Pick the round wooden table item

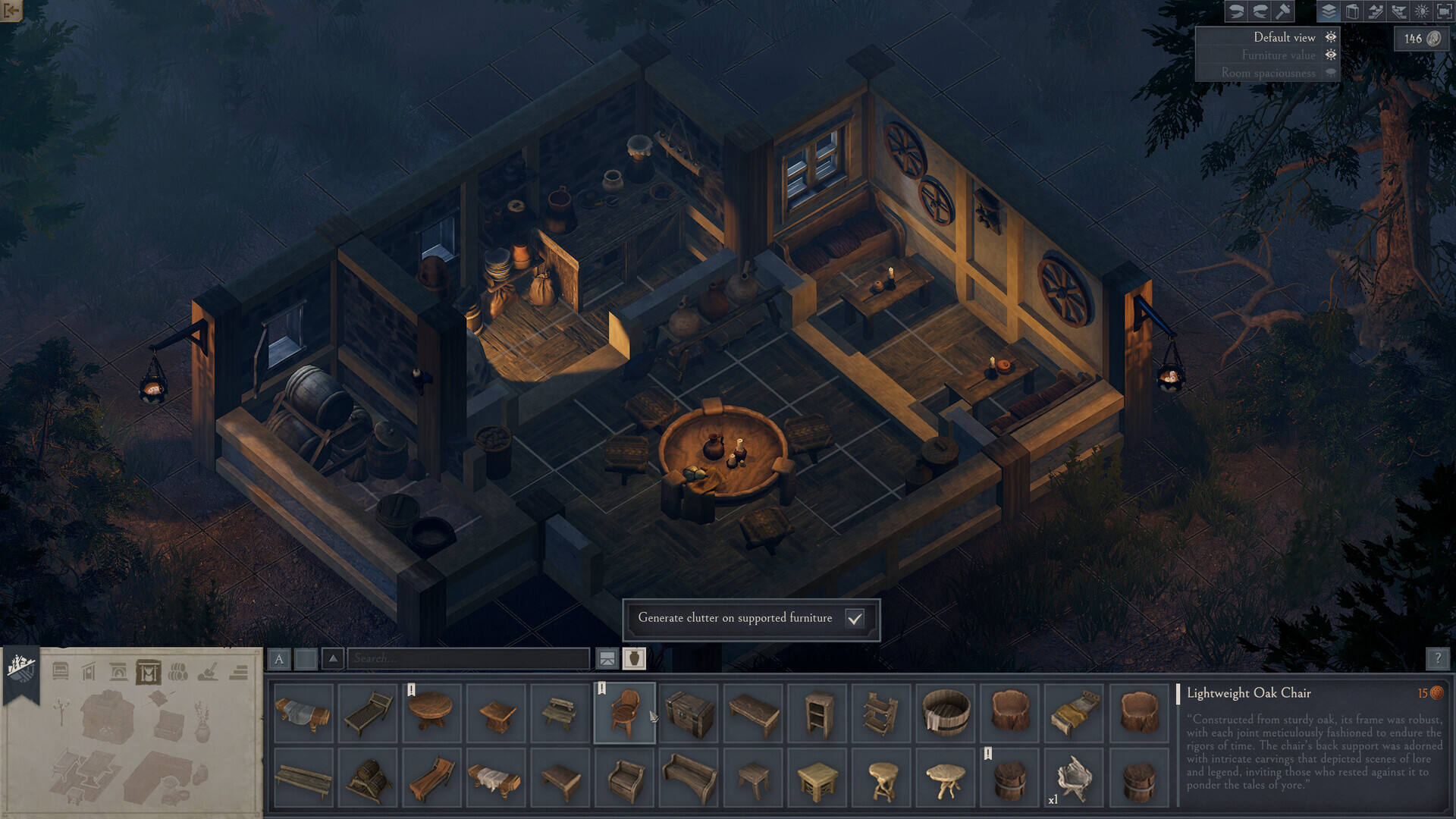431,713
